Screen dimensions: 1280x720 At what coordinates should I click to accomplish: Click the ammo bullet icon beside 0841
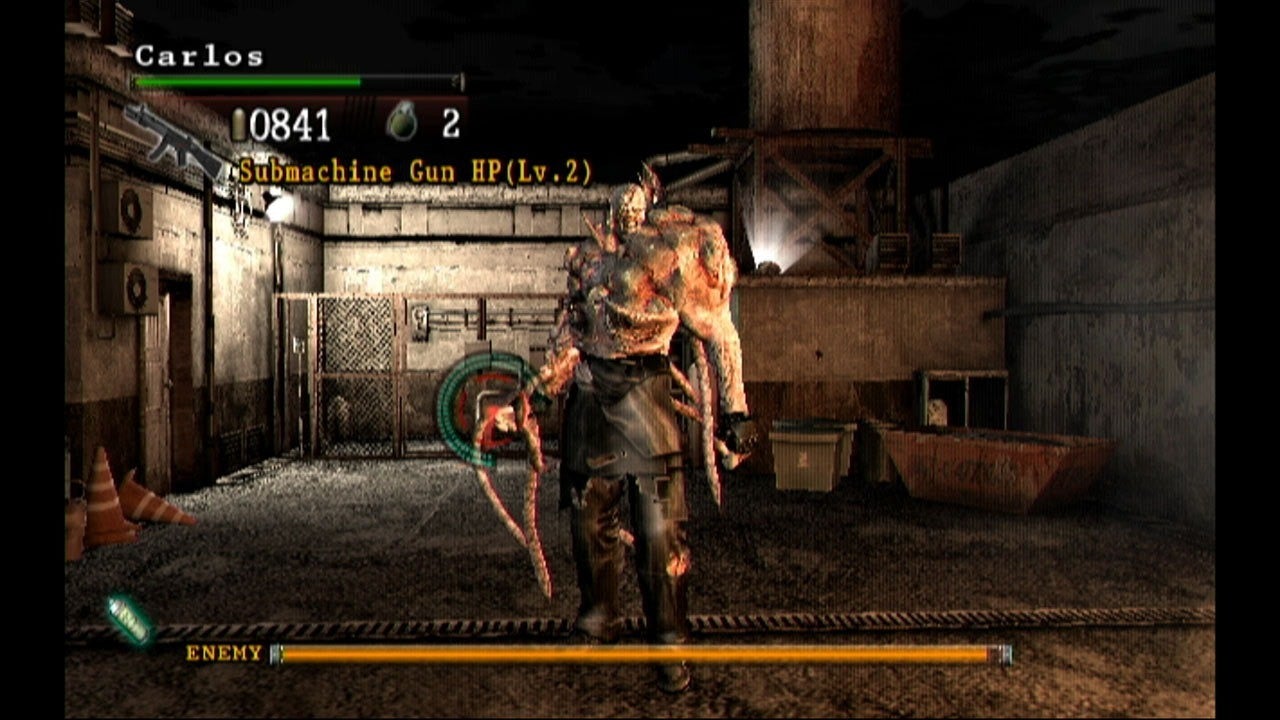click(x=239, y=121)
